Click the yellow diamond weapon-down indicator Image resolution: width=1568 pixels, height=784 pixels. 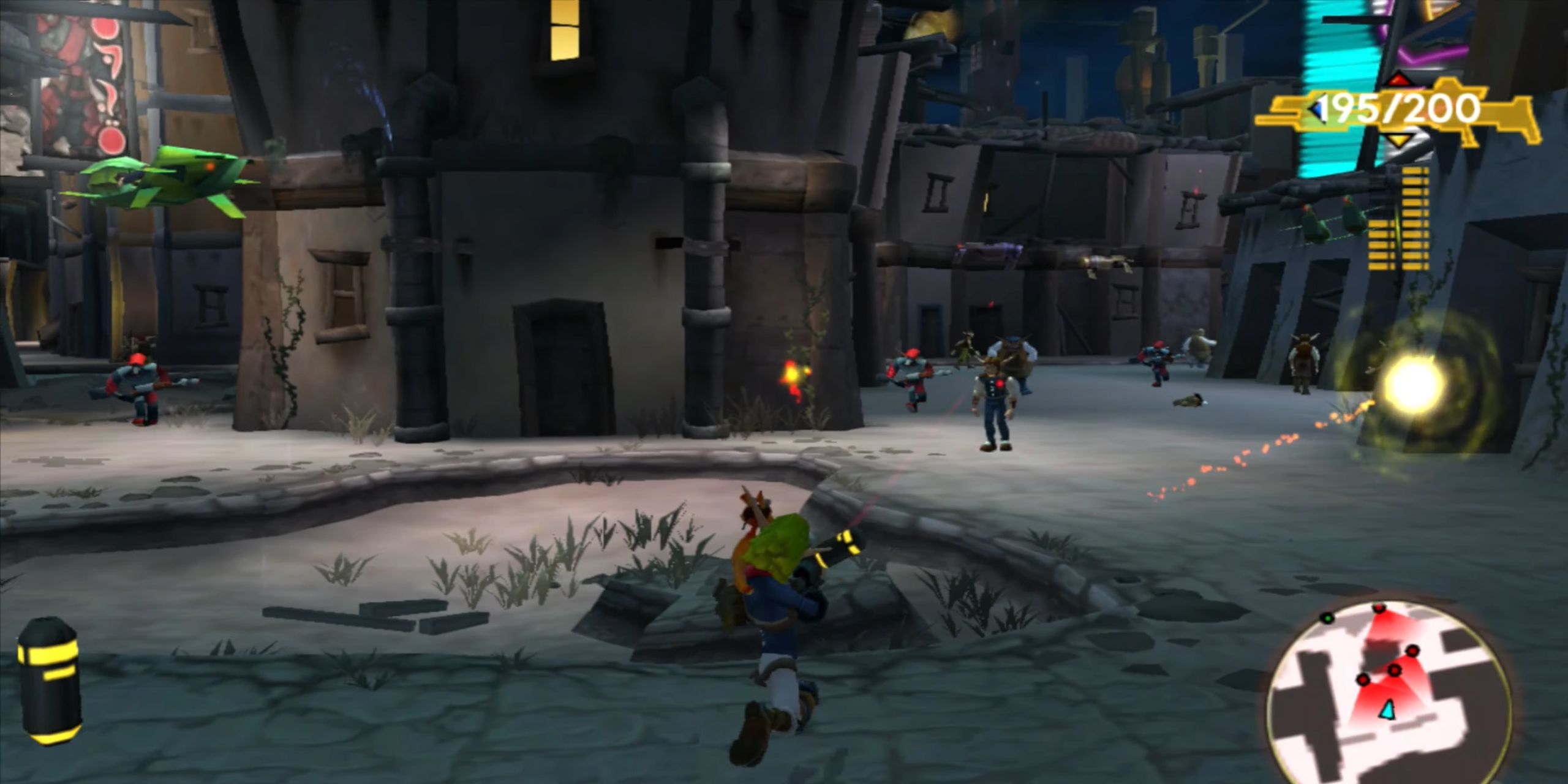(x=1399, y=140)
